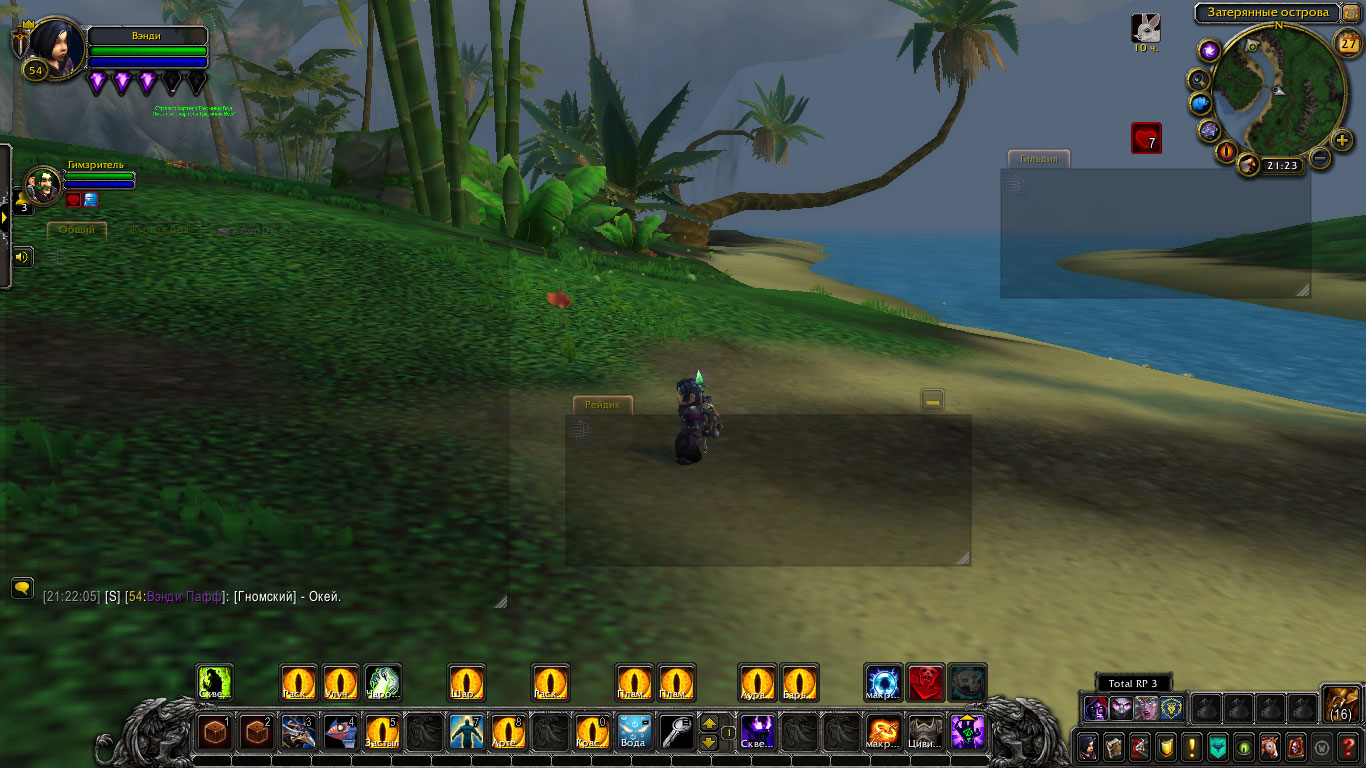Viewport: 1366px width, 768px height.
Task: Select the Гимзритель party member portrait
Action: pos(43,186)
